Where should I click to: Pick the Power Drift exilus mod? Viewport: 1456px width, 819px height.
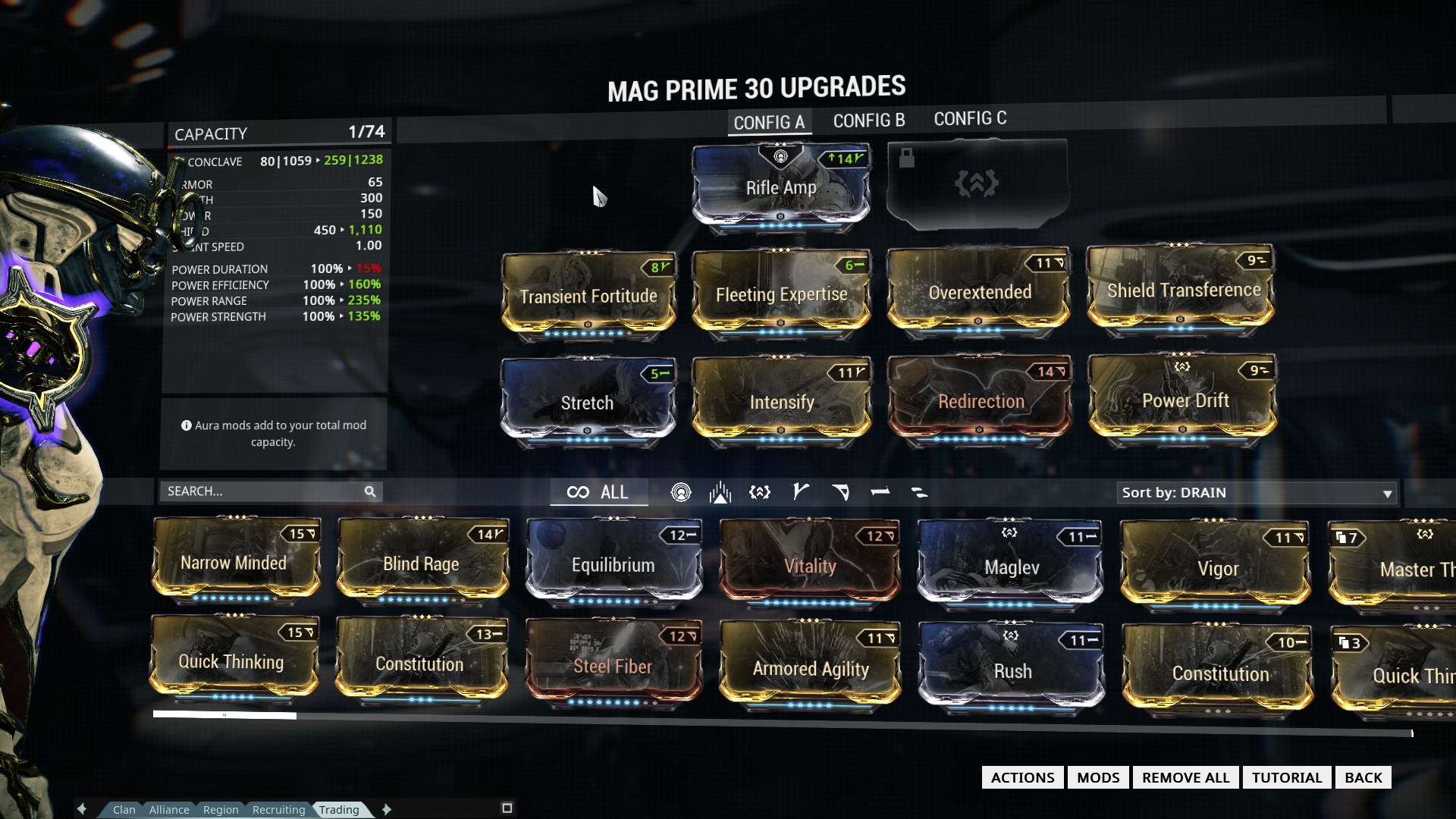click(x=1184, y=400)
